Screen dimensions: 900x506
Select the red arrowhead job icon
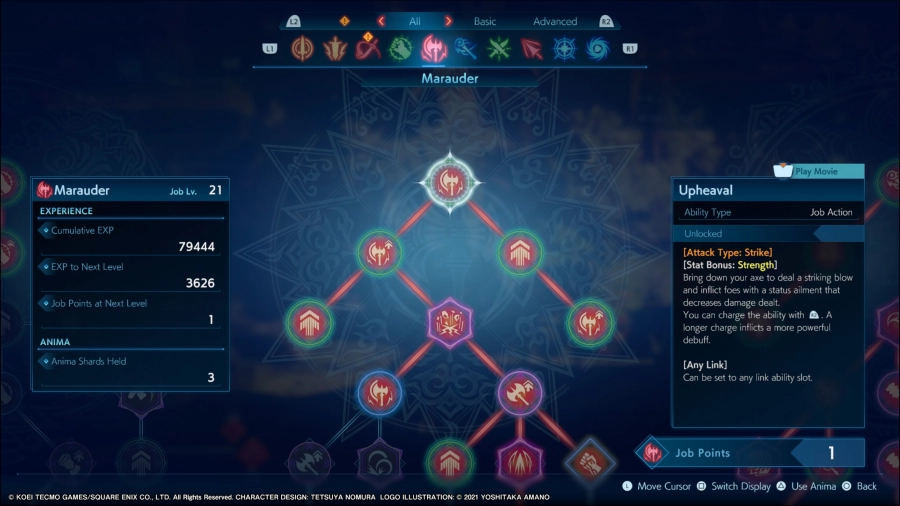pos(532,48)
